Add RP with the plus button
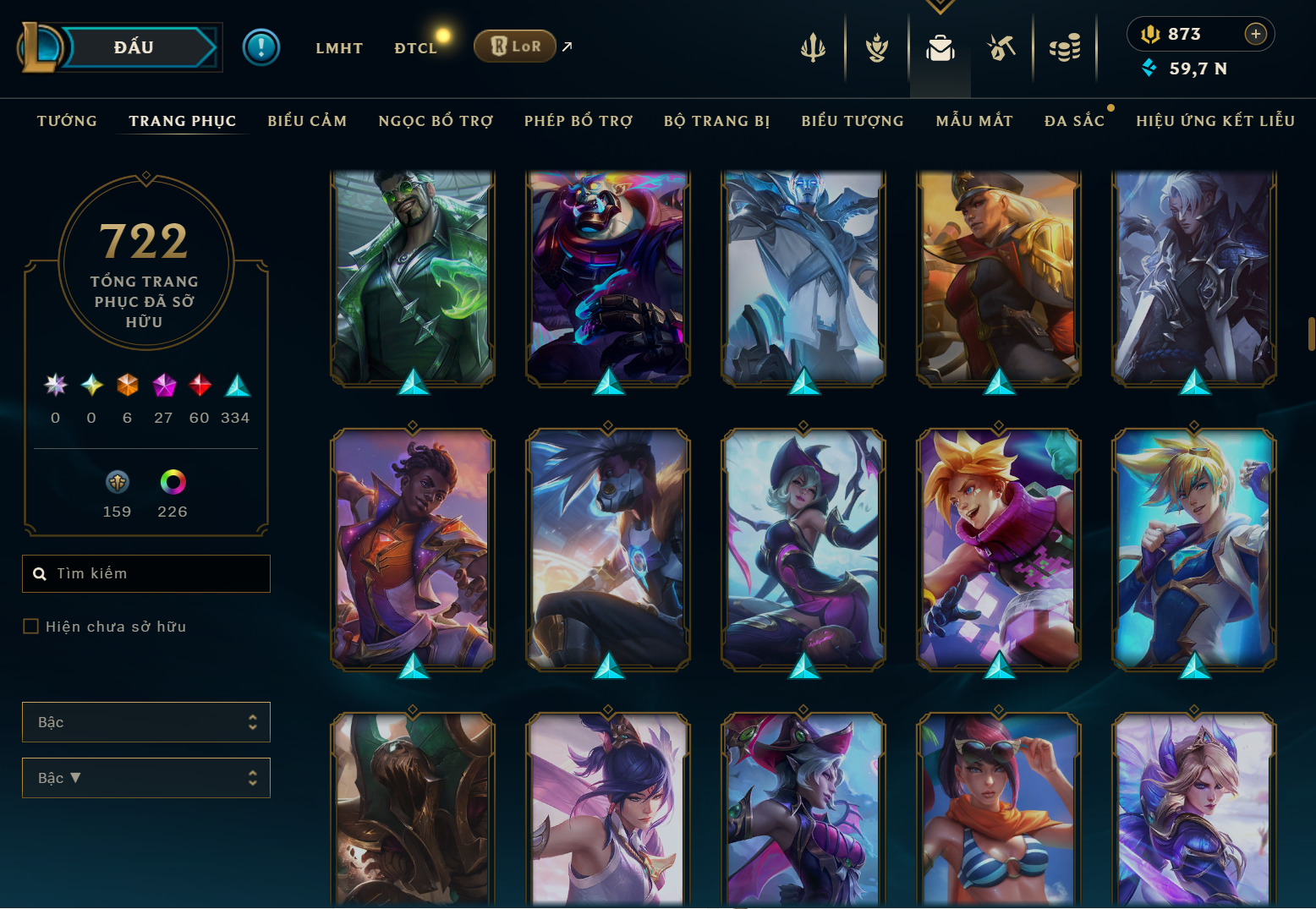Viewport: 1316px width, 909px height. (x=1256, y=34)
